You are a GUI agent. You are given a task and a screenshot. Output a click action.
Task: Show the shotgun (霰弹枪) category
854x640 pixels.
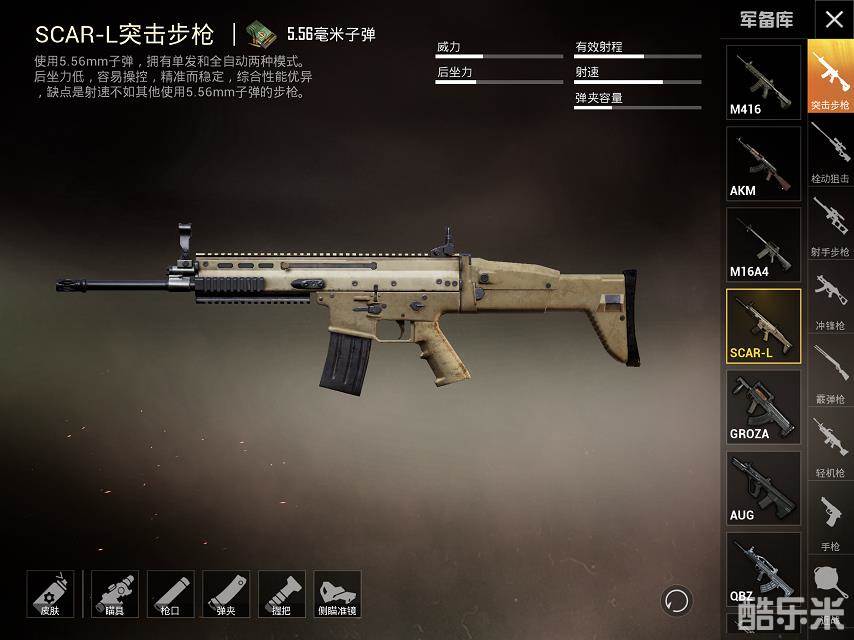830,371
